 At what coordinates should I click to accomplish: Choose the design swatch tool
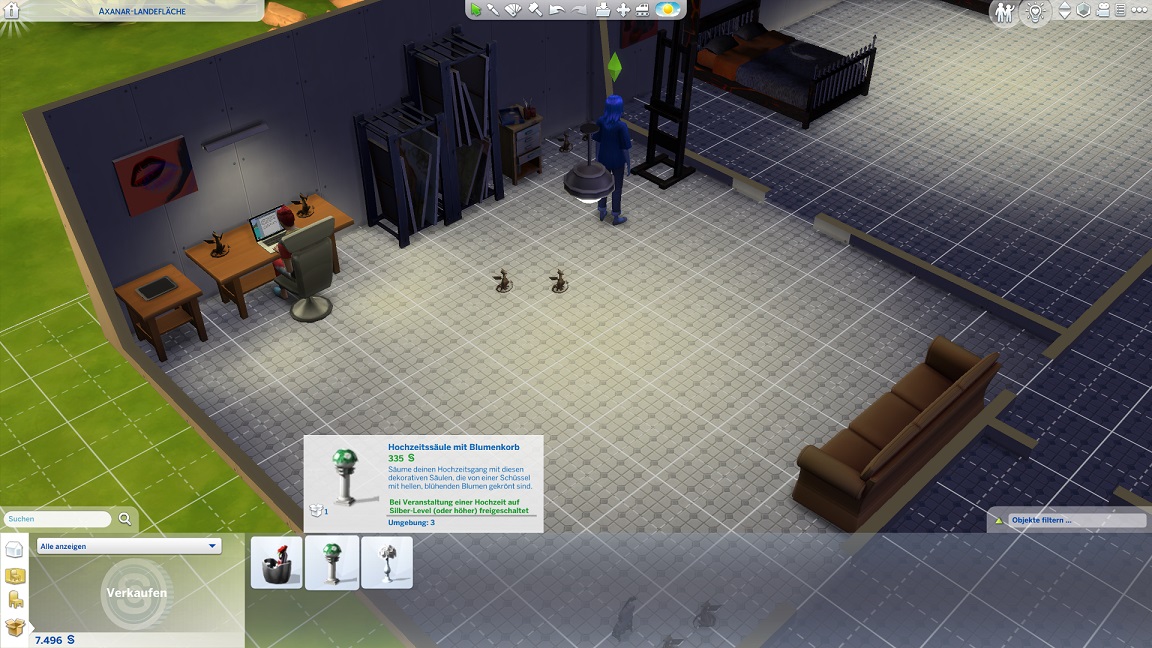[x=514, y=10]
